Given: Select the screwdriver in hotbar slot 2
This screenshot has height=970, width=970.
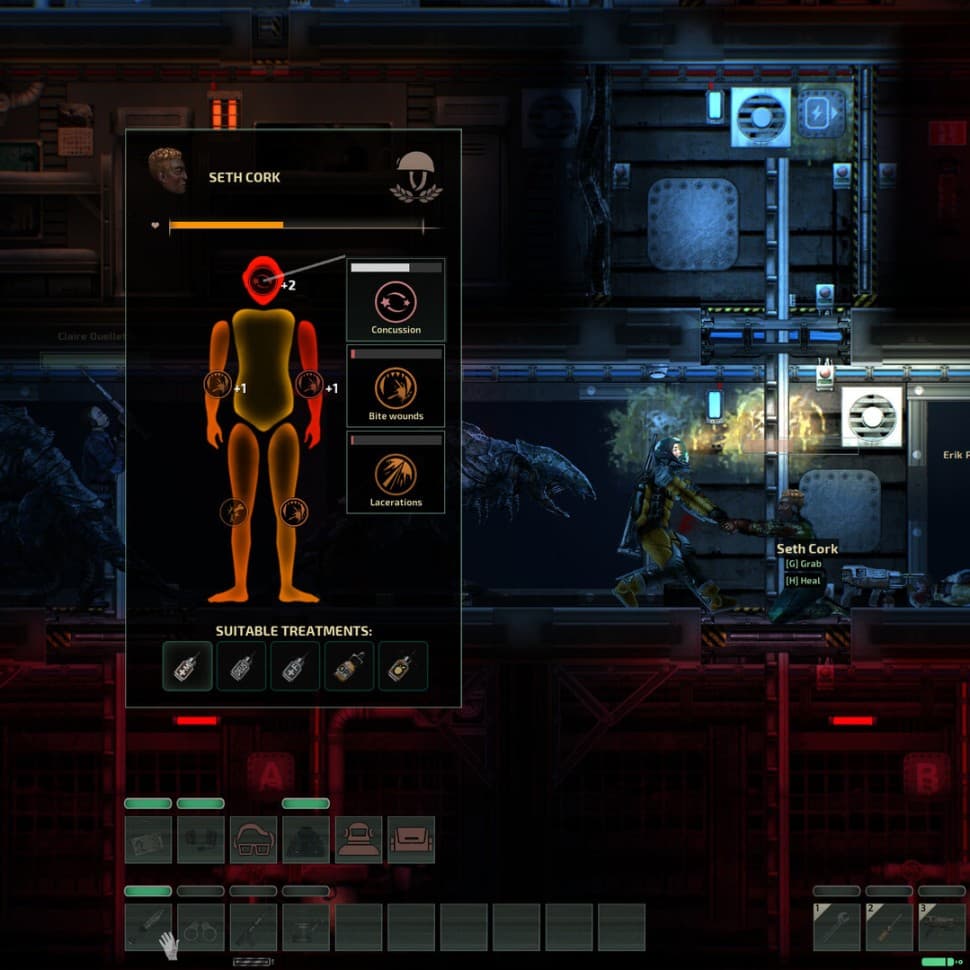Looking at the screenshot, I should pyautogui.click(x=889, y=927).
